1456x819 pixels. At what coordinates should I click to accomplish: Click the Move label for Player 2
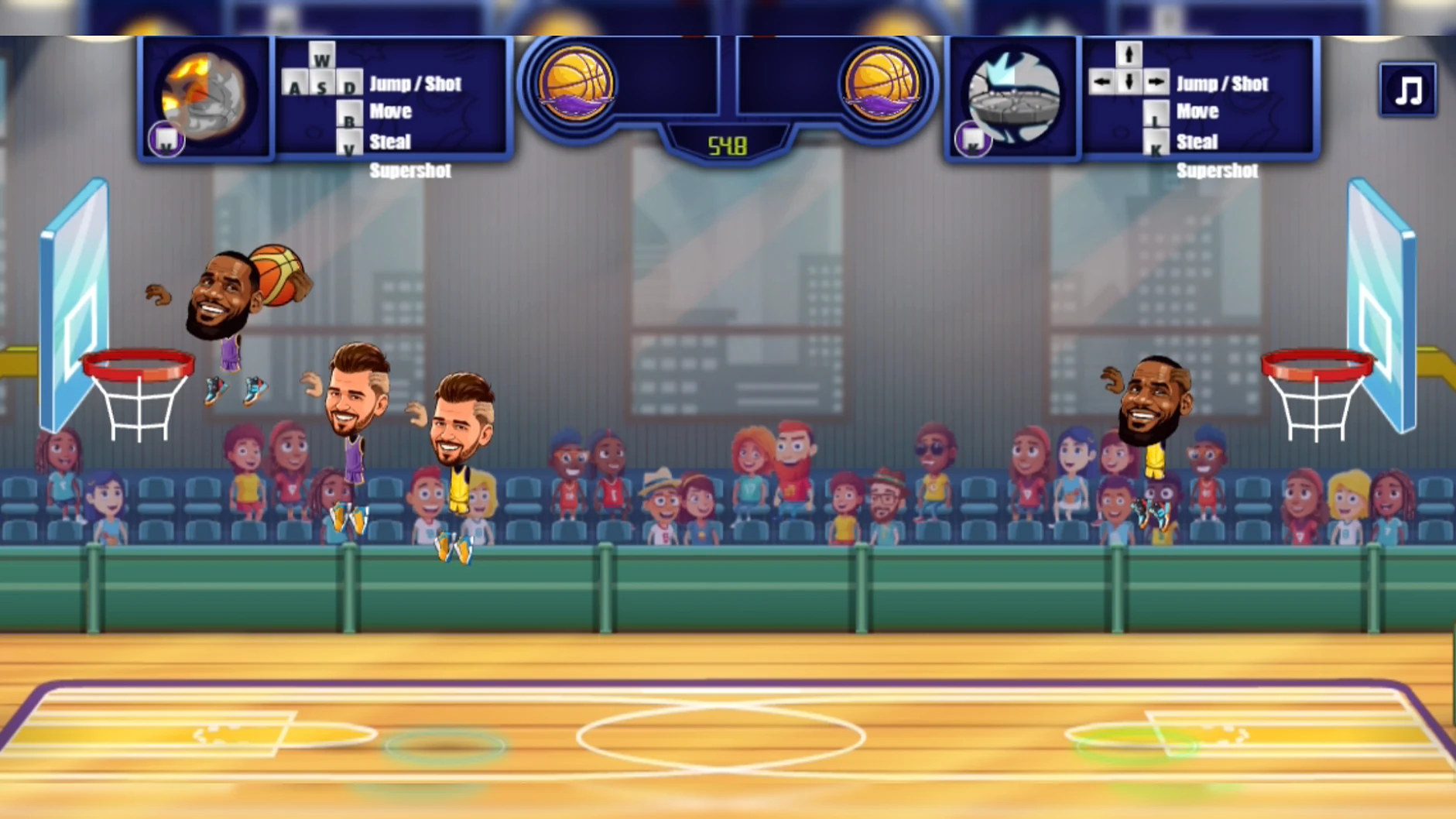[1197, 111]
